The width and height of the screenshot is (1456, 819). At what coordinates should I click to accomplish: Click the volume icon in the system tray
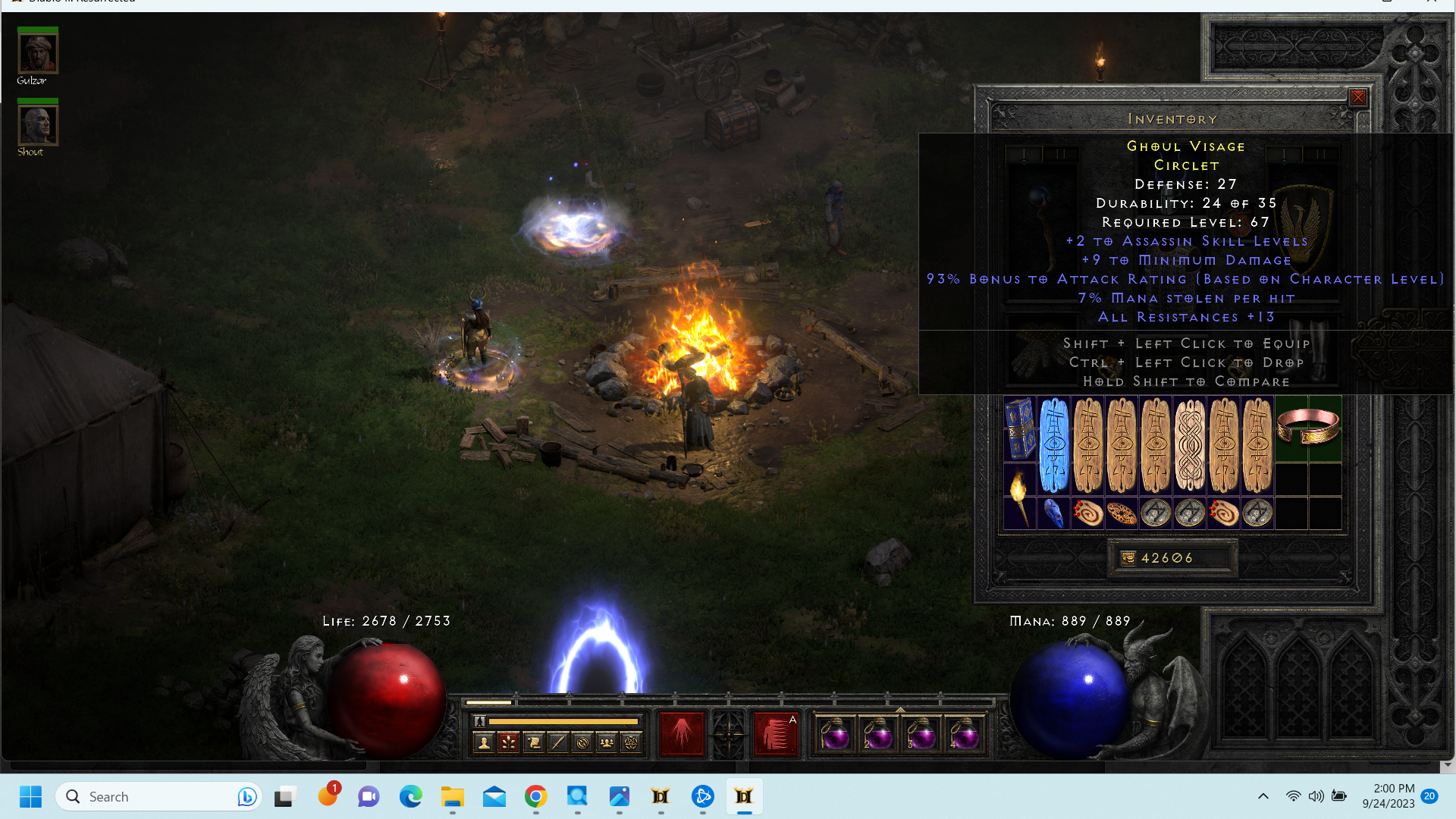(x=1316, y=796)
